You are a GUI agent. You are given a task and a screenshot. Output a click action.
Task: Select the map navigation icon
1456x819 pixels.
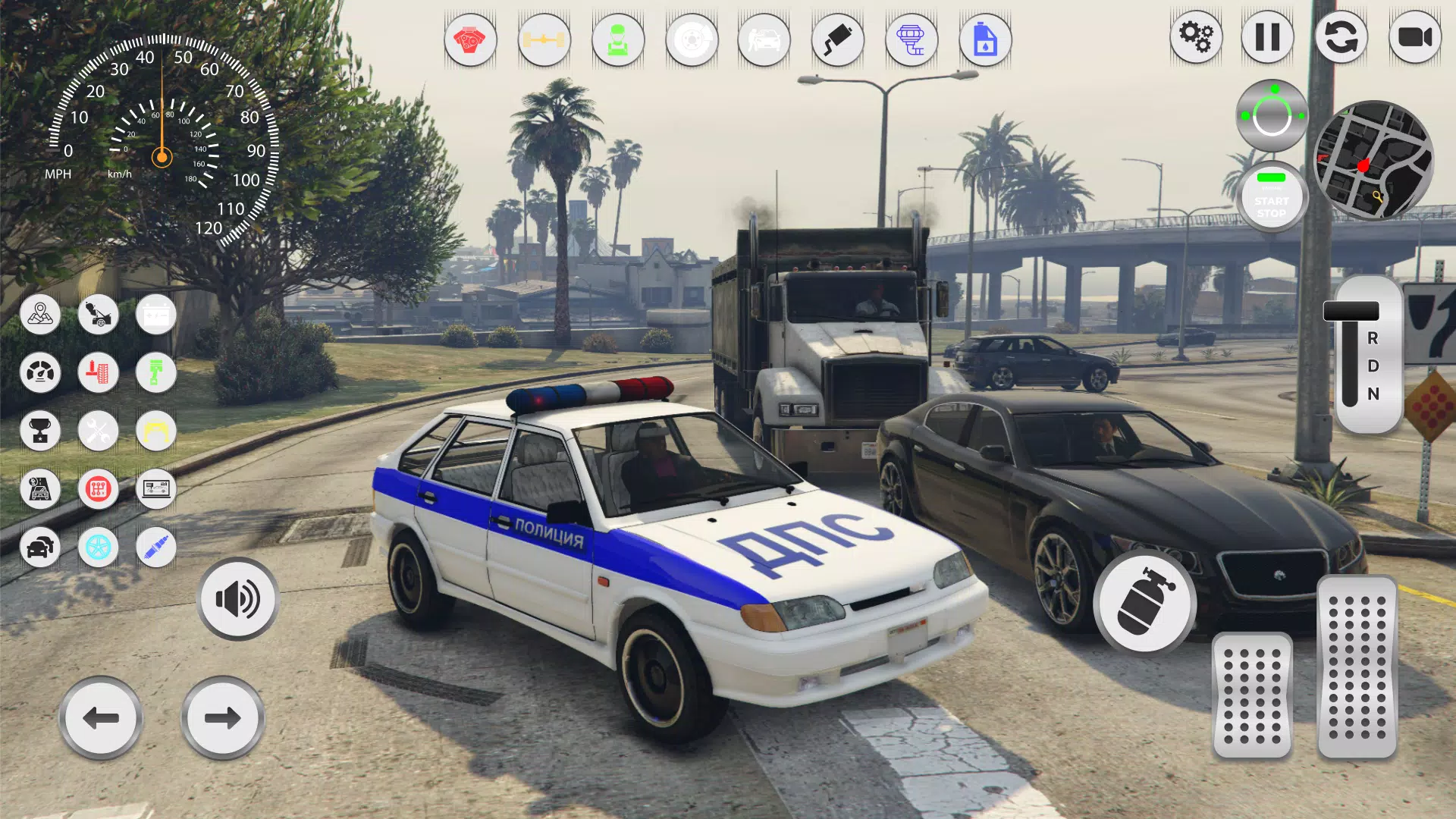pyautogui.click(x=41, y=315)
